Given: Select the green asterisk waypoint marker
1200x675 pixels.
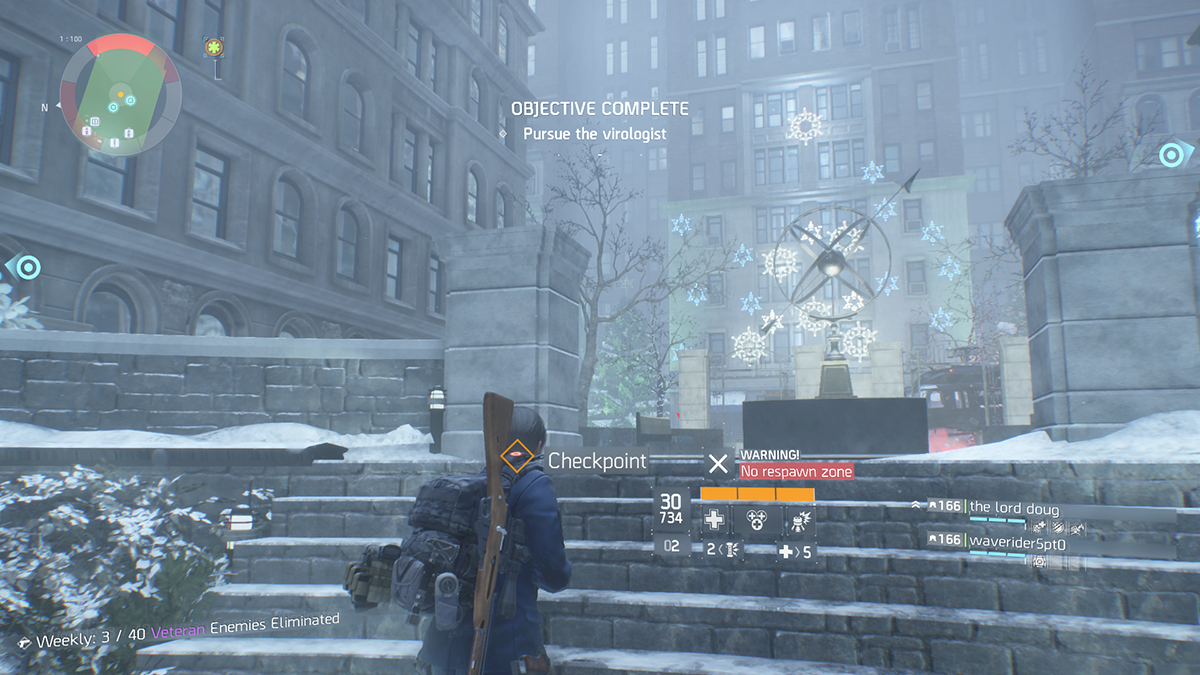Looking at the screenshot, I should (214, 47).
